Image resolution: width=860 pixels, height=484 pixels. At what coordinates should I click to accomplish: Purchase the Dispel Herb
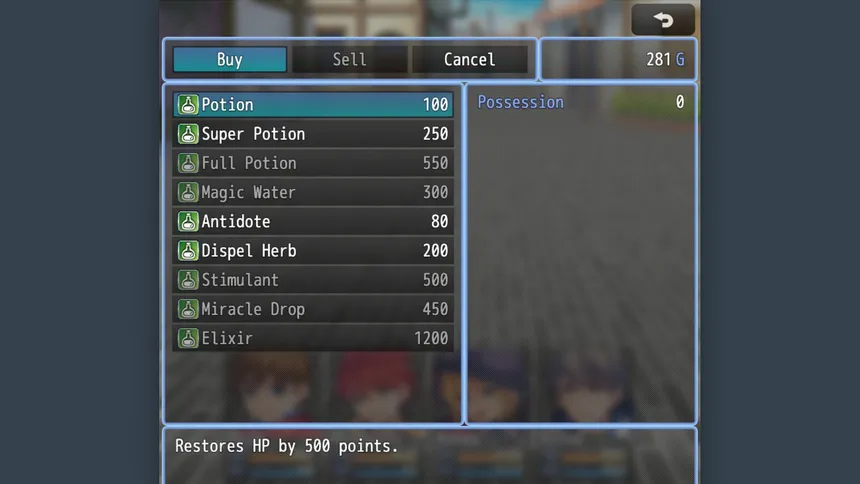click(313, 251)
